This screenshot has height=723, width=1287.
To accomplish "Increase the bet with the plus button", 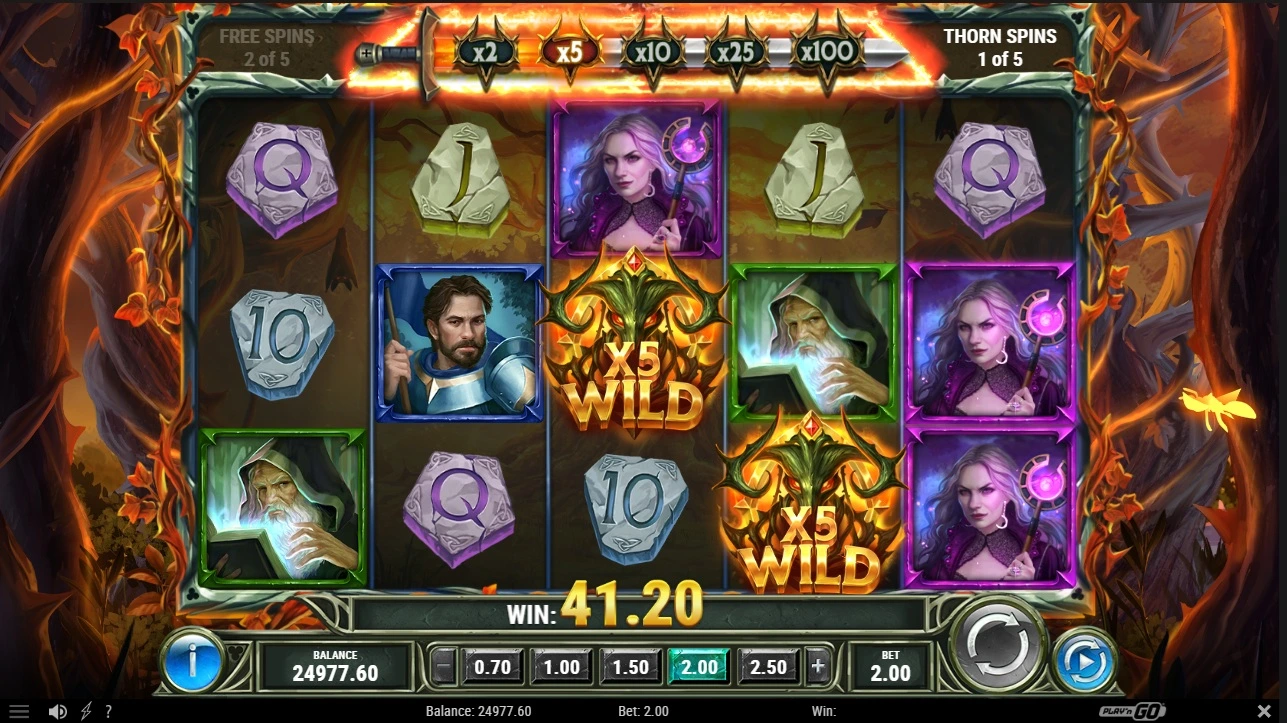I will pos(819,666).
